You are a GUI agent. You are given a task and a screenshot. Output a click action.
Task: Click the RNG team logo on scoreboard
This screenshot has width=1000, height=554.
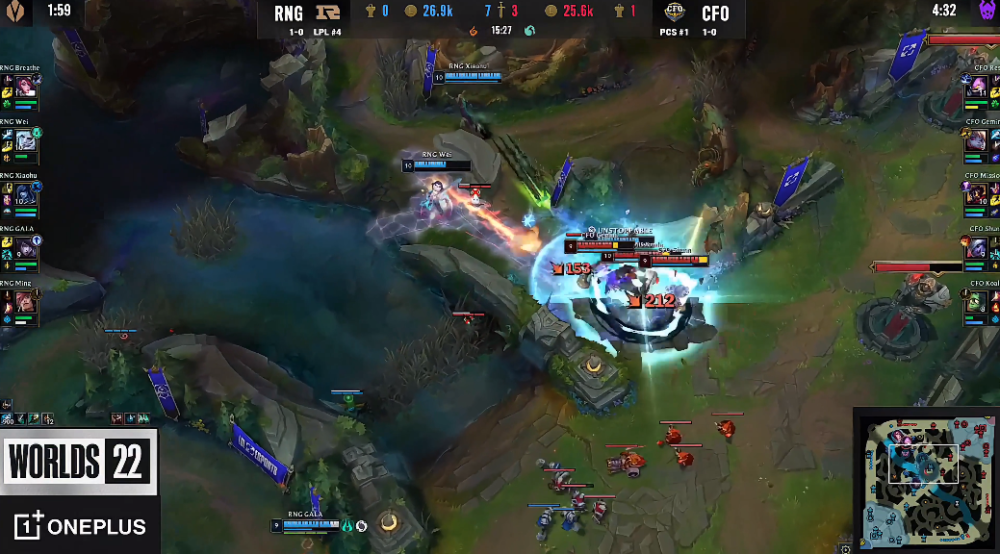[323, 14]
